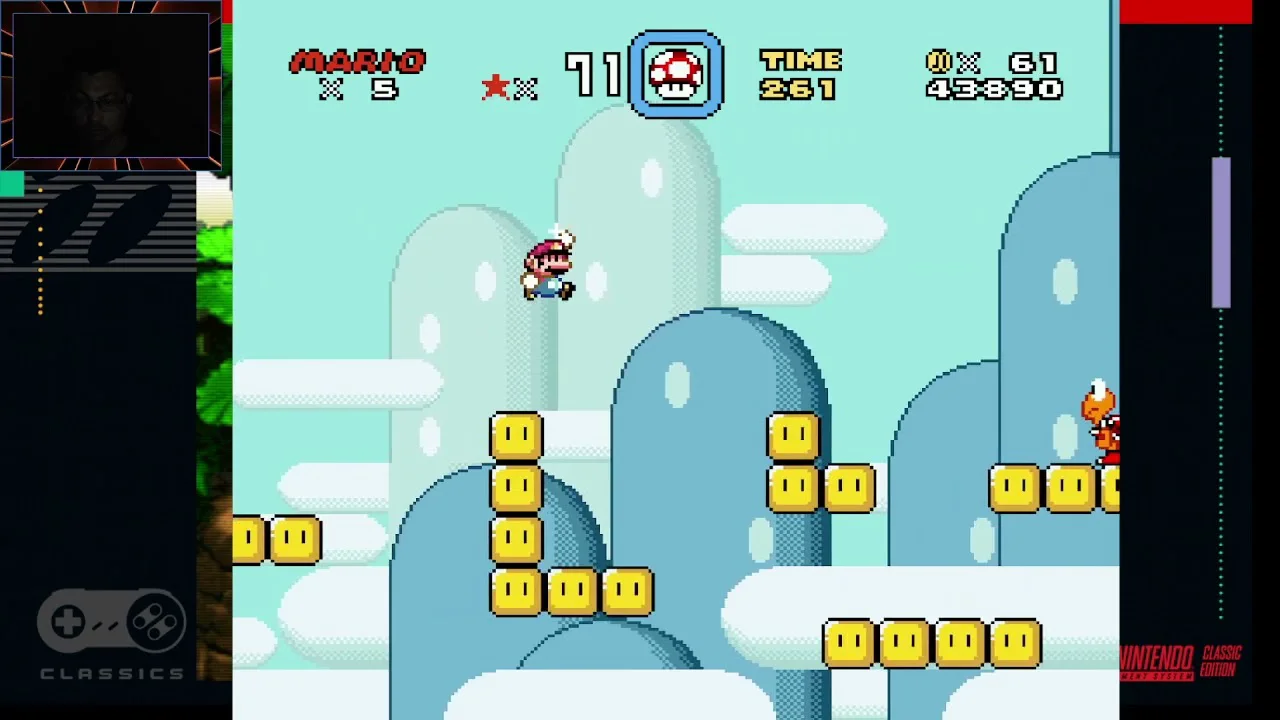Viewport: 1280px width, 720px height.
Task: Click the streamer webcam thumbnail
Action: [x=110, y=85]
